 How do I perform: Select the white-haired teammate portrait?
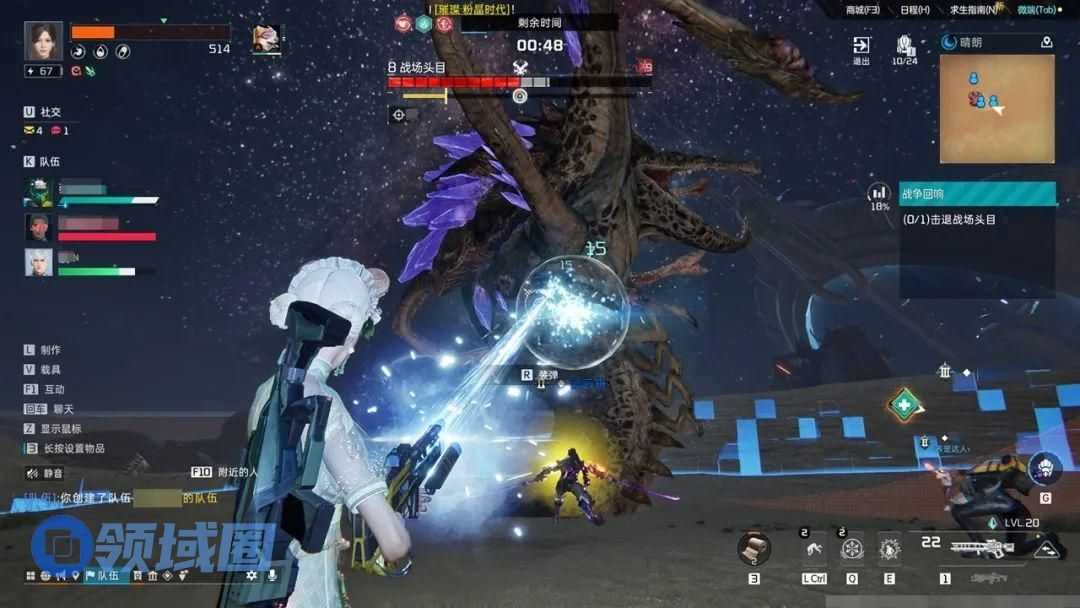(38, 262)
